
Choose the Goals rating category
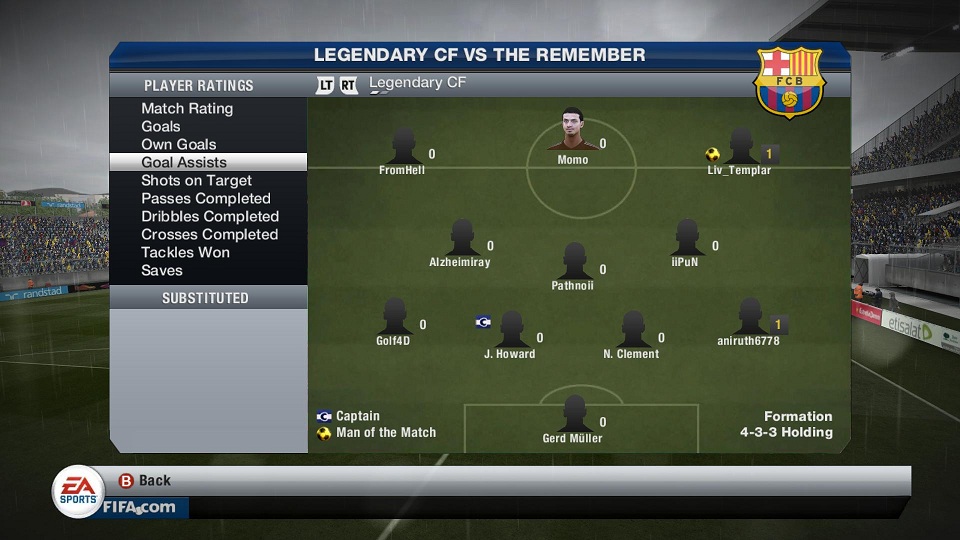pyautogui.click(x=161, y=126)
